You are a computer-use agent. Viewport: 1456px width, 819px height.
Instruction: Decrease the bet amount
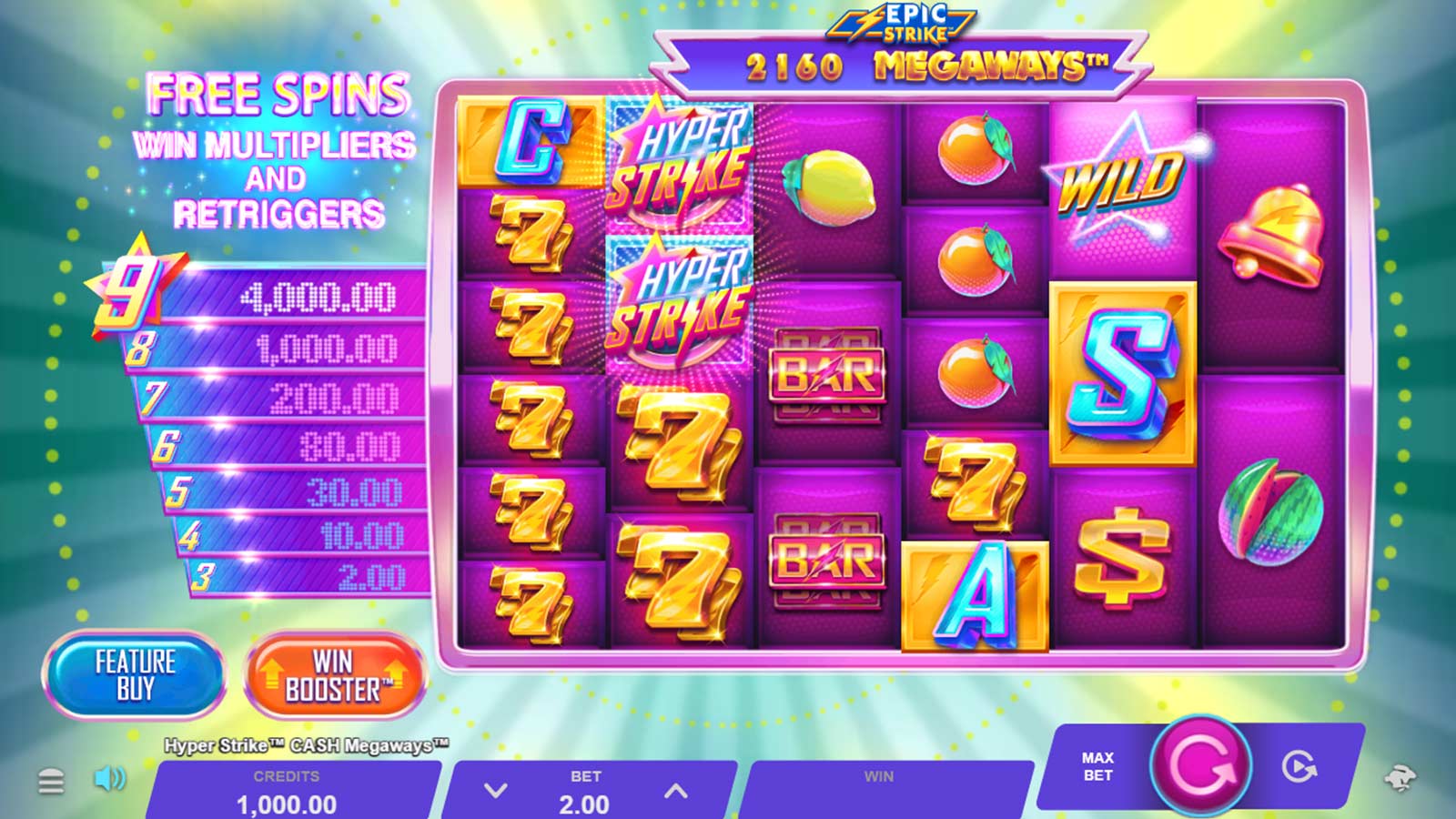(495, 791)
